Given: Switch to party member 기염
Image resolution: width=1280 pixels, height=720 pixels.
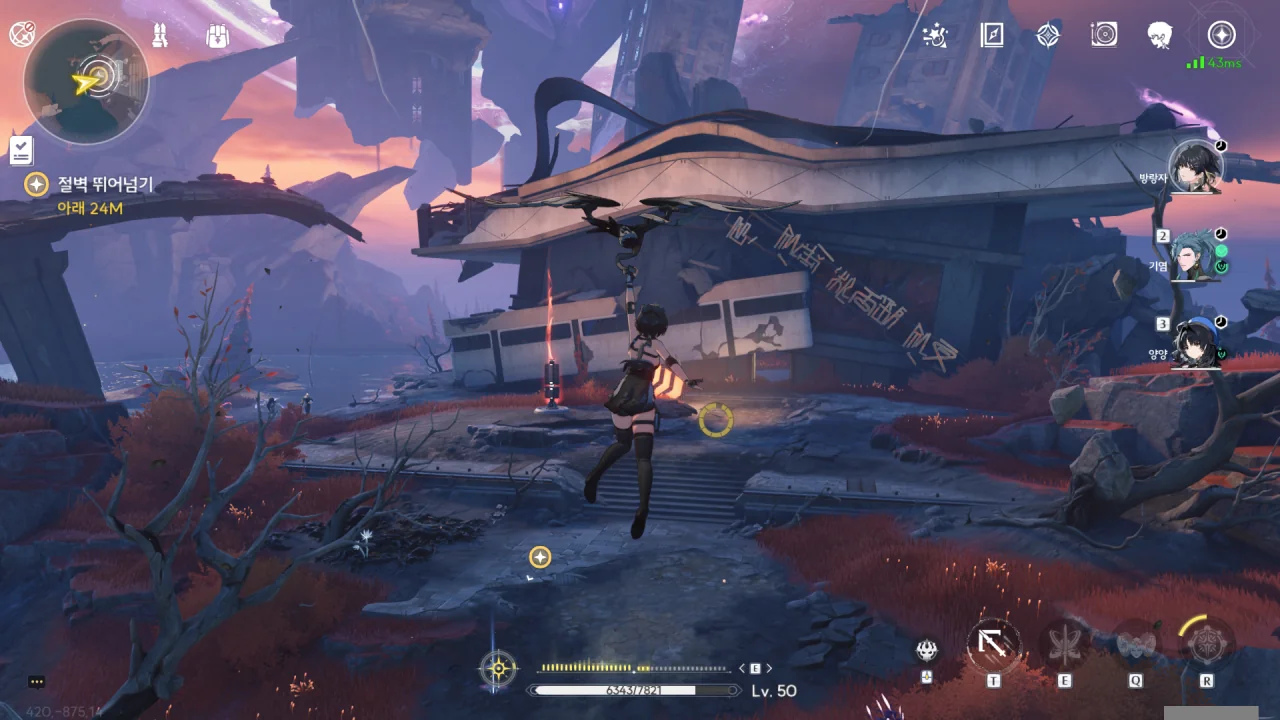Looking at the screenshot, I should (x=1196, y=254).
